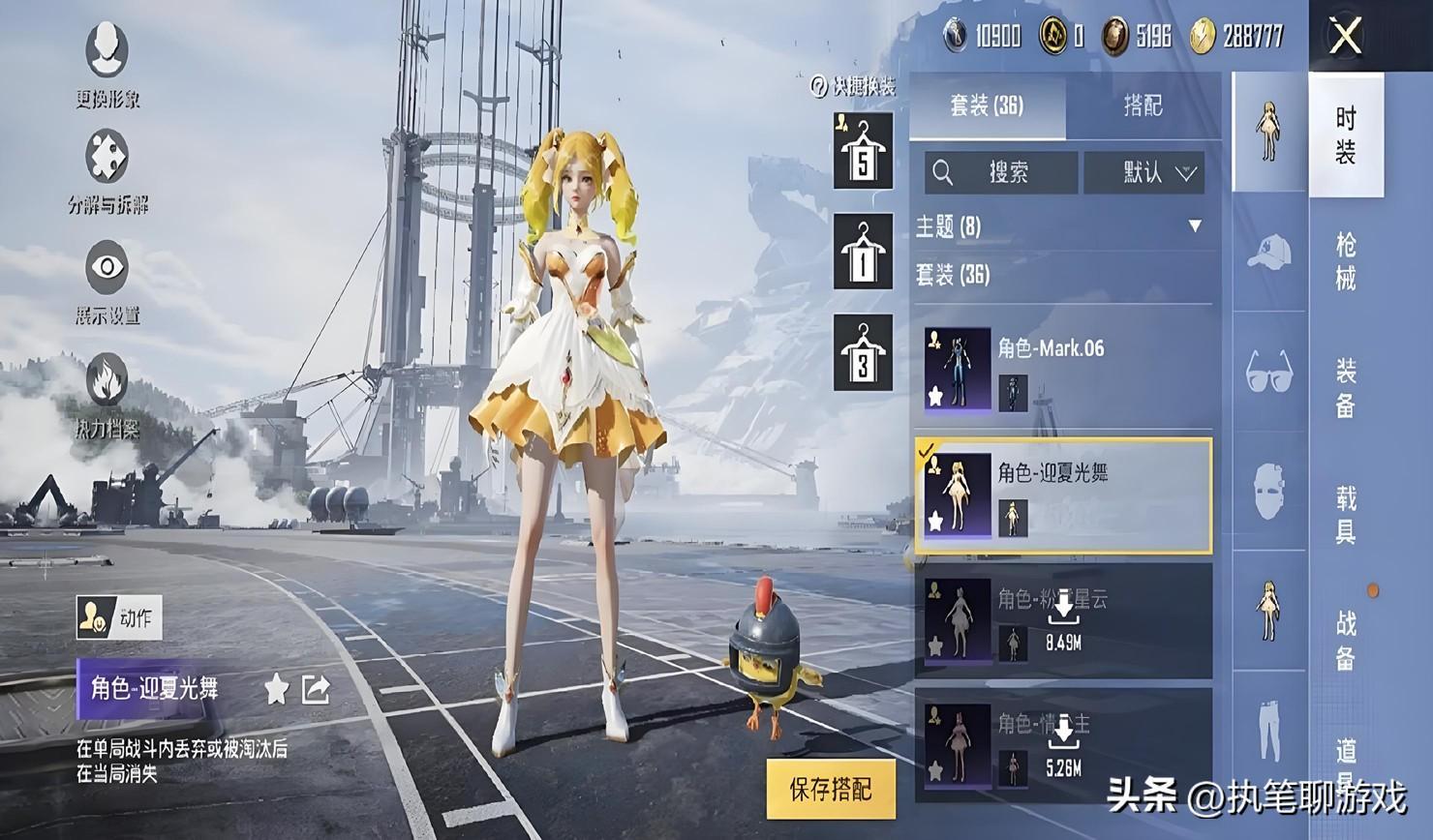Choose the 角色-迎夏光舞 outfit row
1433x840 pixels.
[x=1063, y=495]
